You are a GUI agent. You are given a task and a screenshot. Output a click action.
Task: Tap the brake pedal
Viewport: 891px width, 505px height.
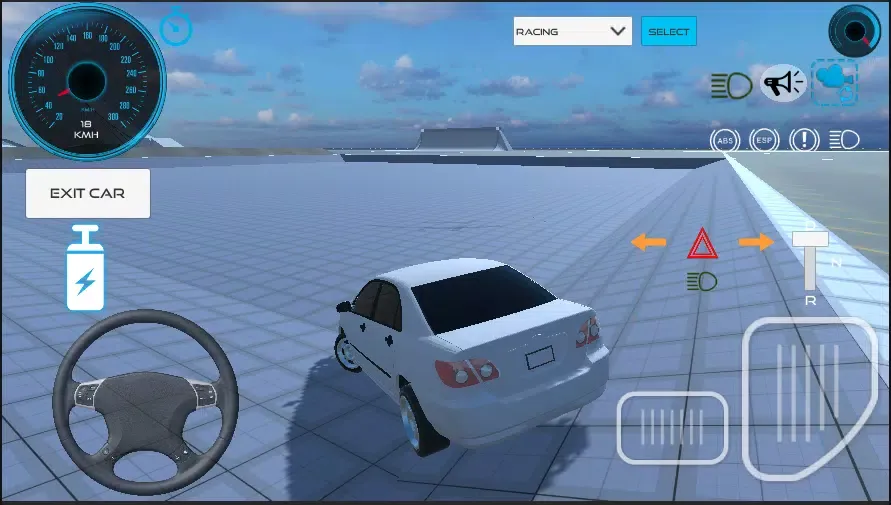coord(672,427)
